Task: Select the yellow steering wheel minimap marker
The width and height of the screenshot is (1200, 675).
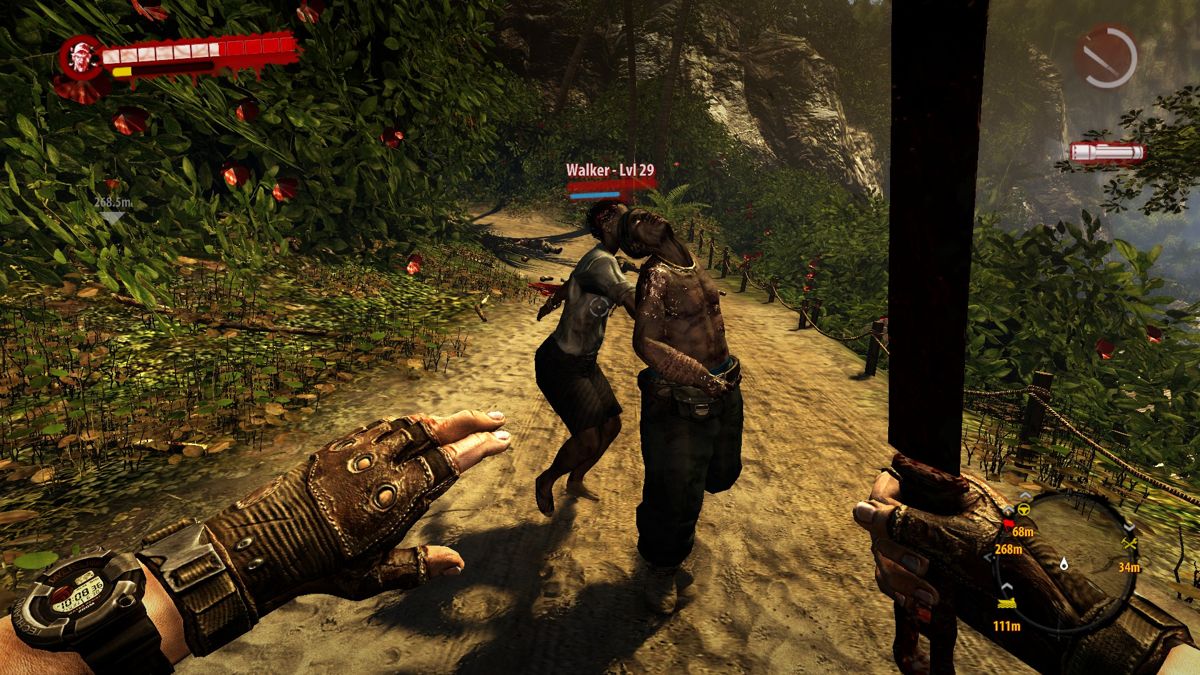Action: [1025, 511]
